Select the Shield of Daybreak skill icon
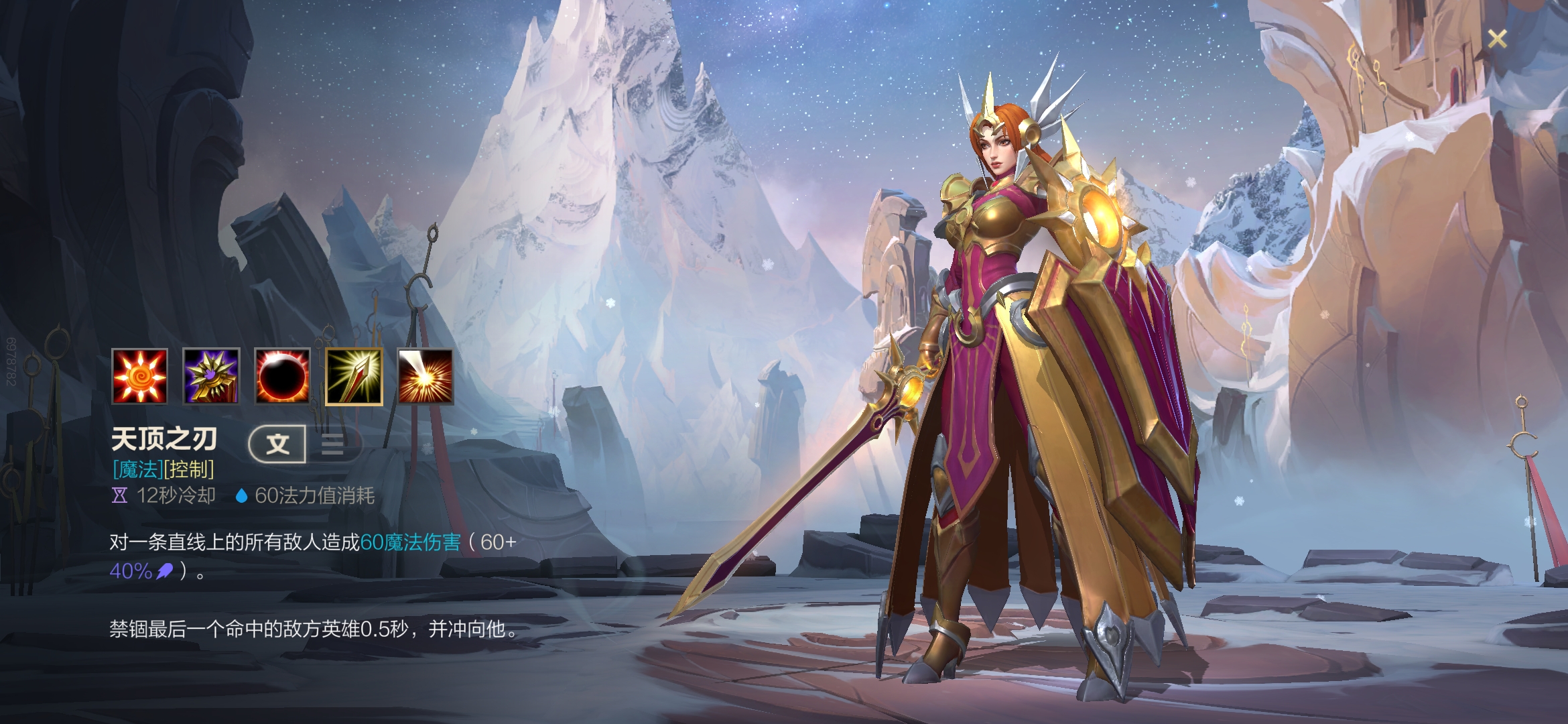This screenshot has height=724, width=1568. (x=211, y=377)
